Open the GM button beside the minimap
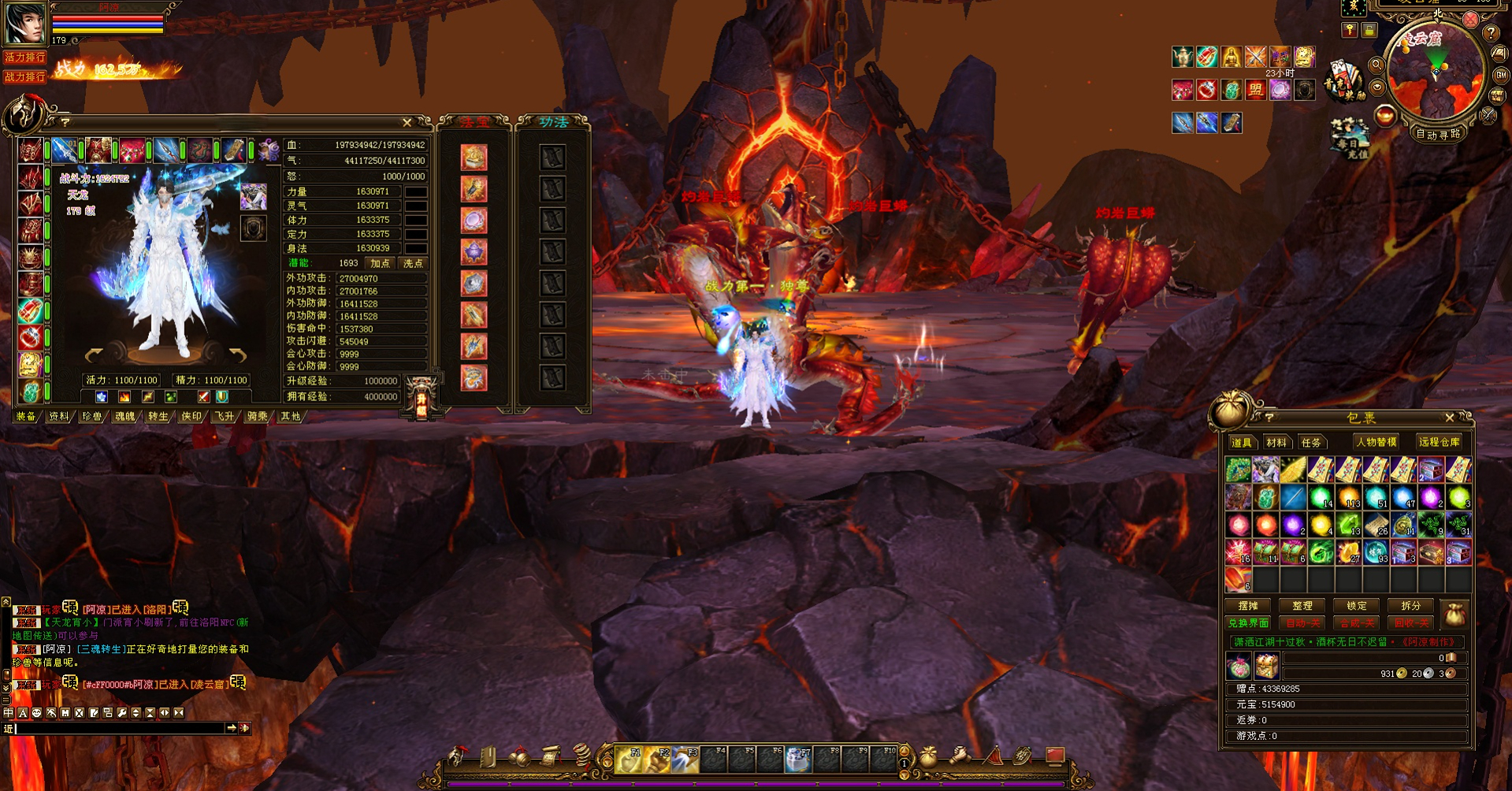 [x=1501, y=75]
